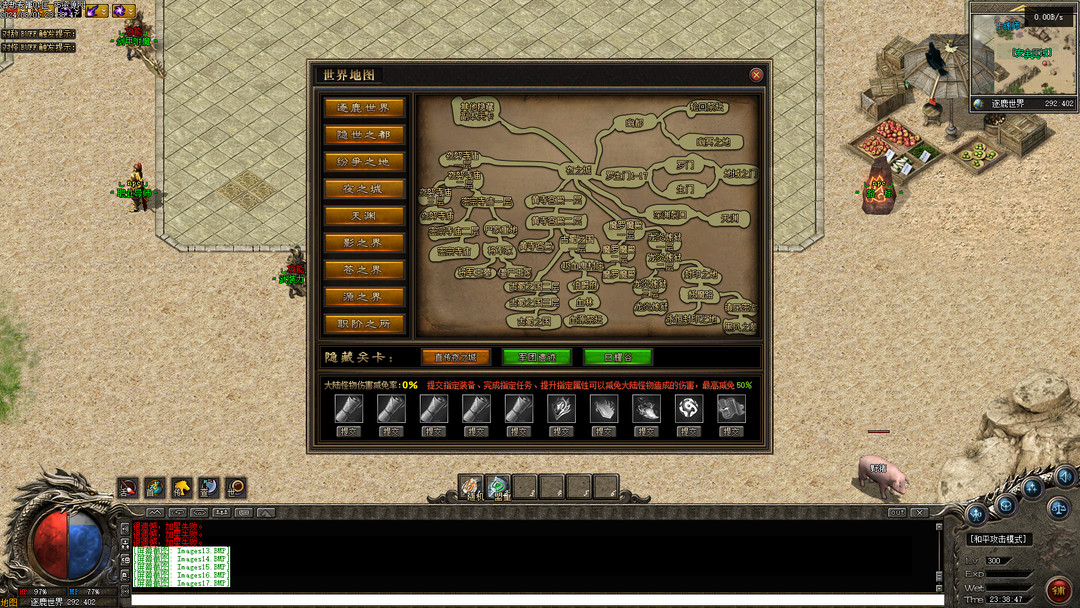Show the 影之界 map category

(x=364, y=243)
